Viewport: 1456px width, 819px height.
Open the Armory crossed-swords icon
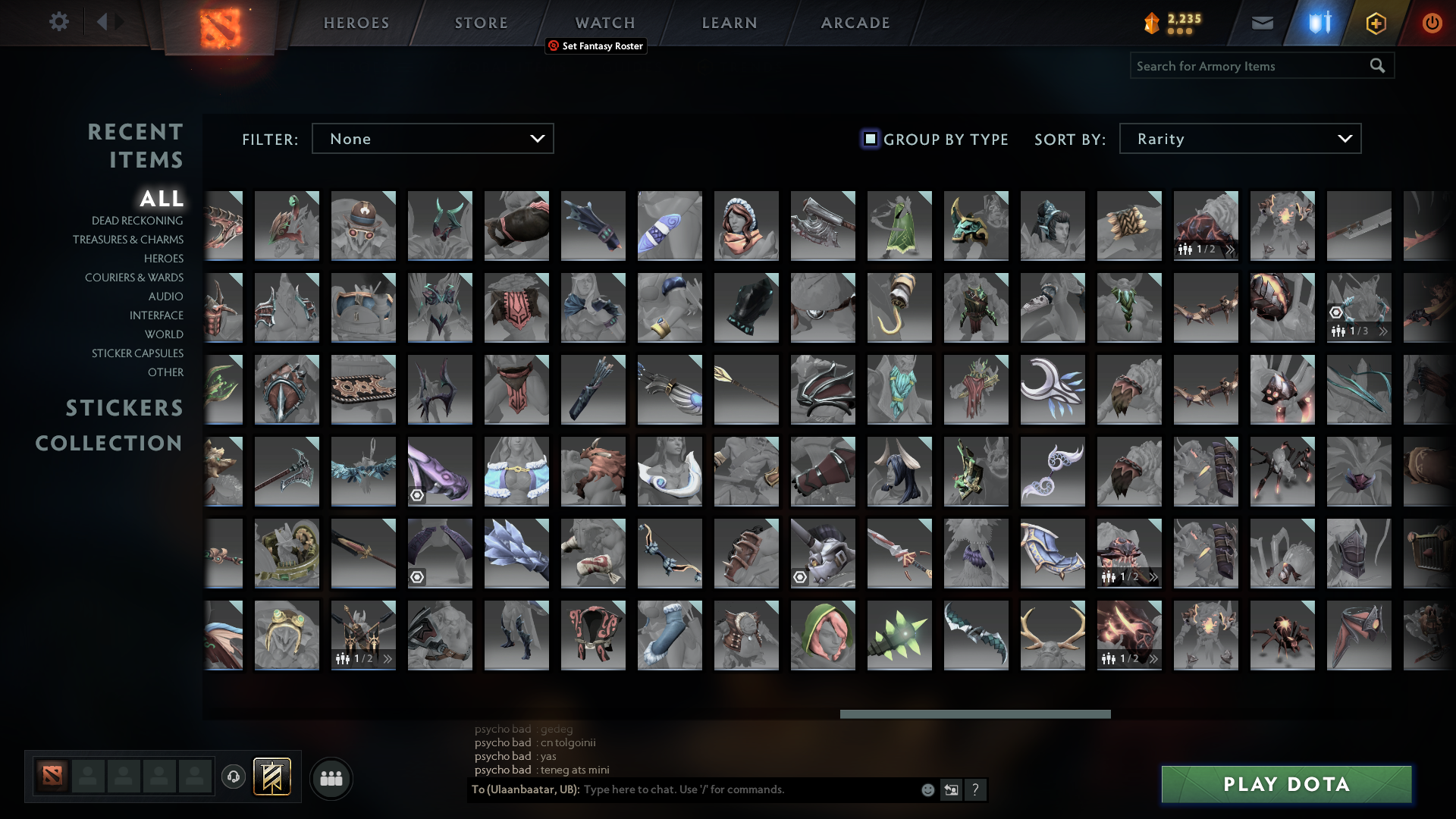coord(1319,22)
